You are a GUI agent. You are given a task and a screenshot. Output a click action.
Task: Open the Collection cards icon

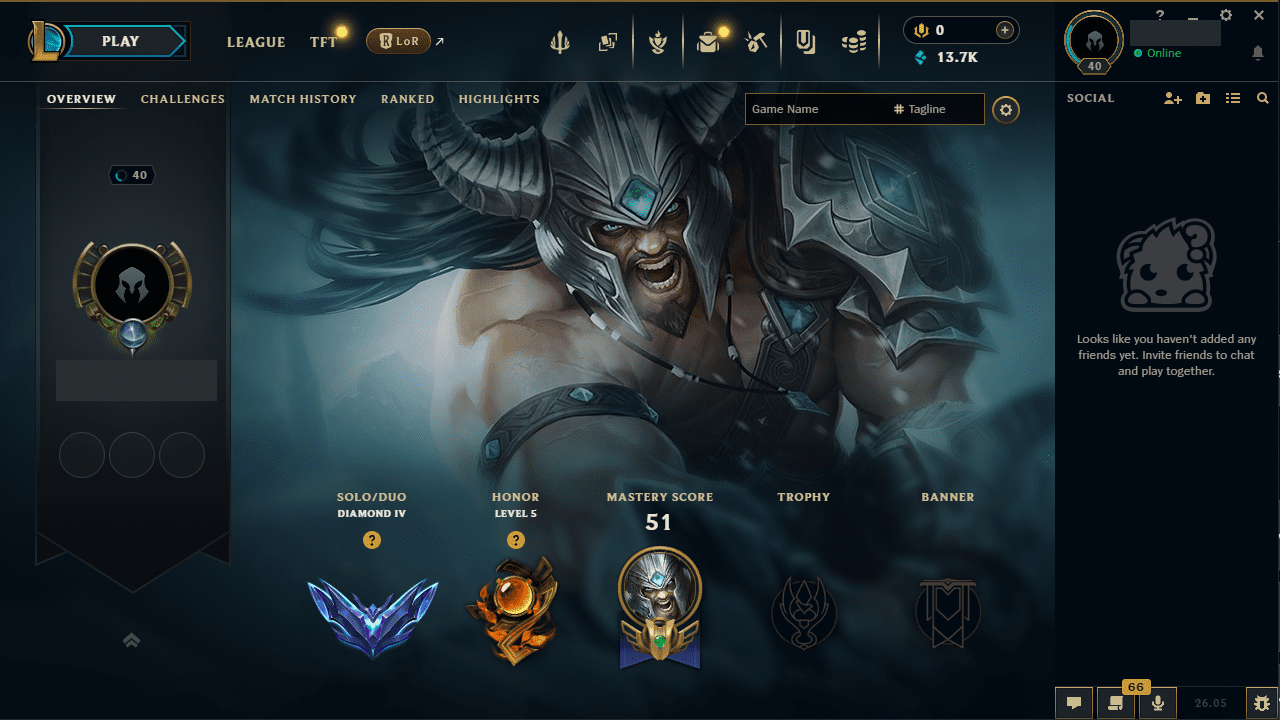[607, 42]
